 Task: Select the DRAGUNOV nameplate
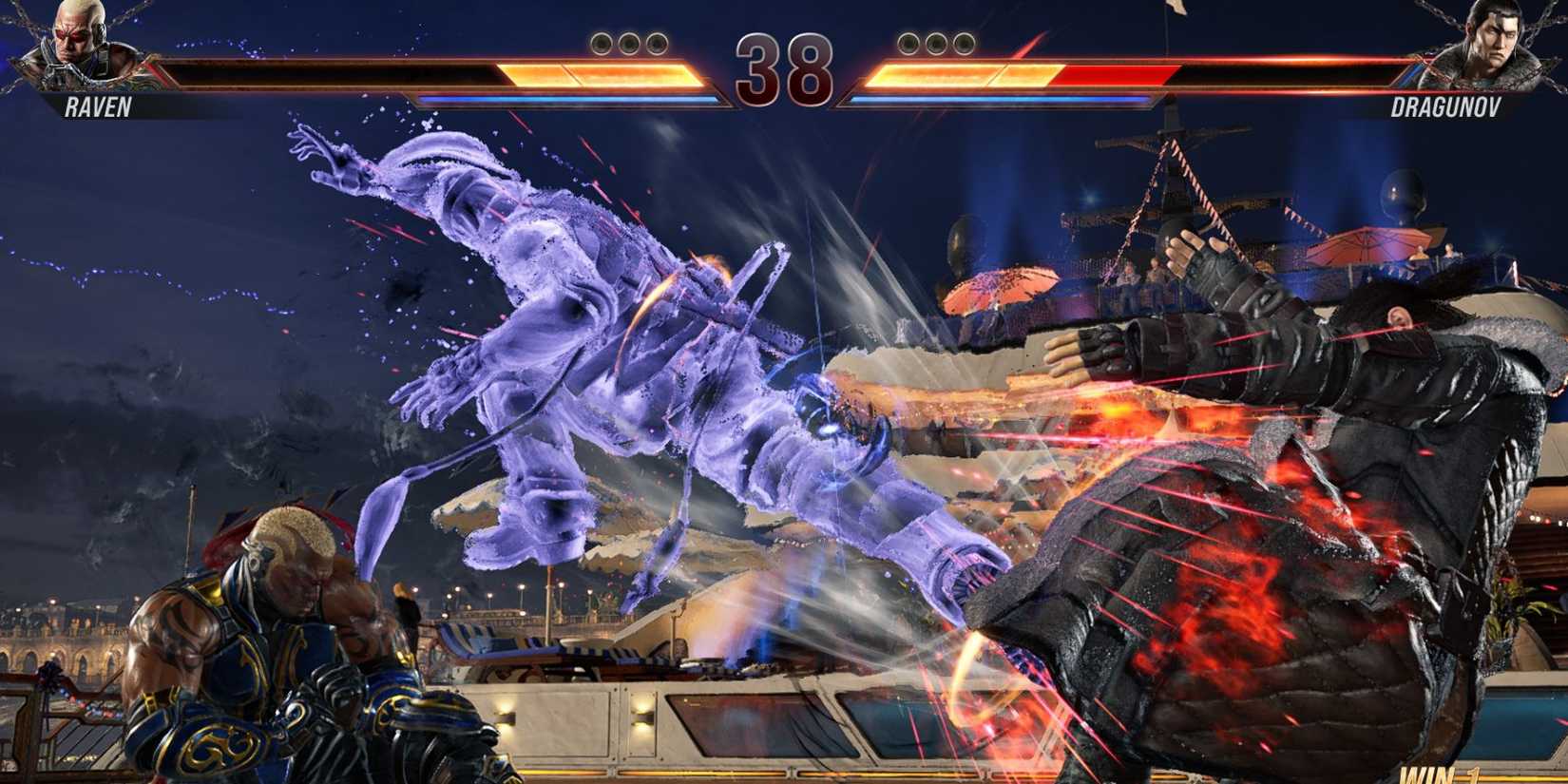click(x=1444, y=107)
